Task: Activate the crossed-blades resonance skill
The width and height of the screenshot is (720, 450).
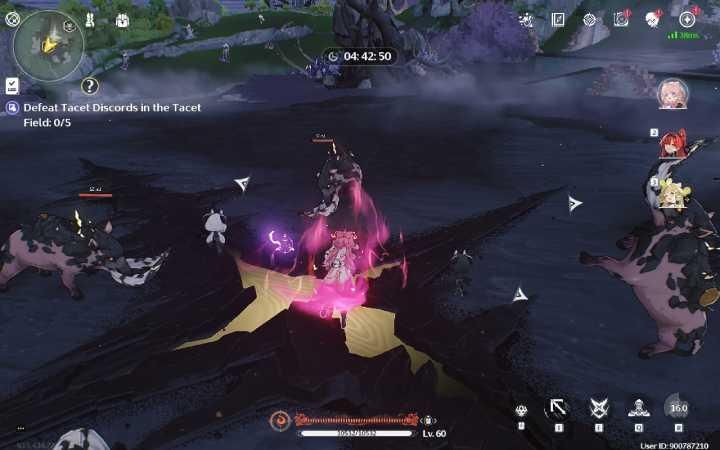Action: 598,408
